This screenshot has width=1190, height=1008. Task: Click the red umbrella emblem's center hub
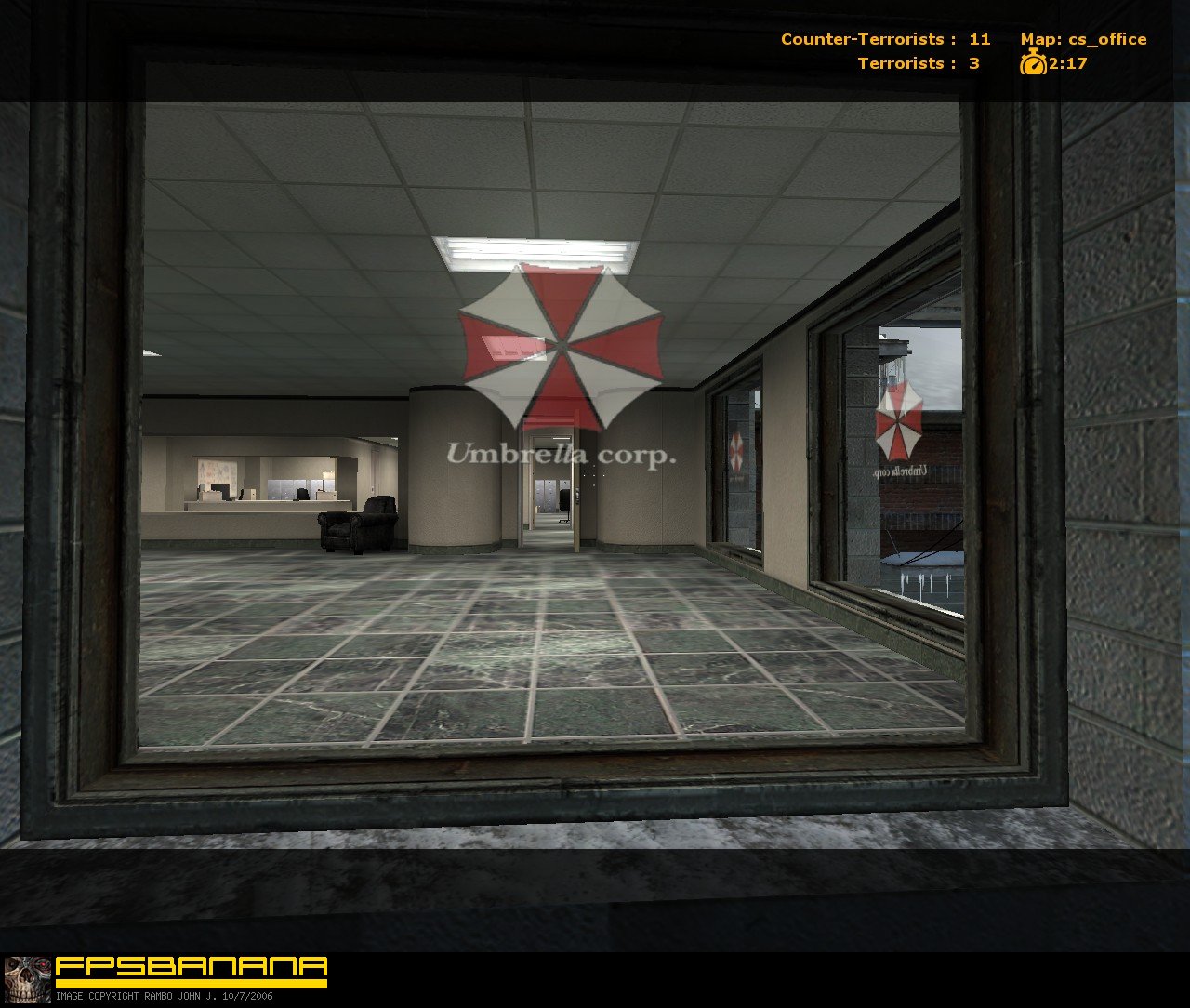(562, 346)
